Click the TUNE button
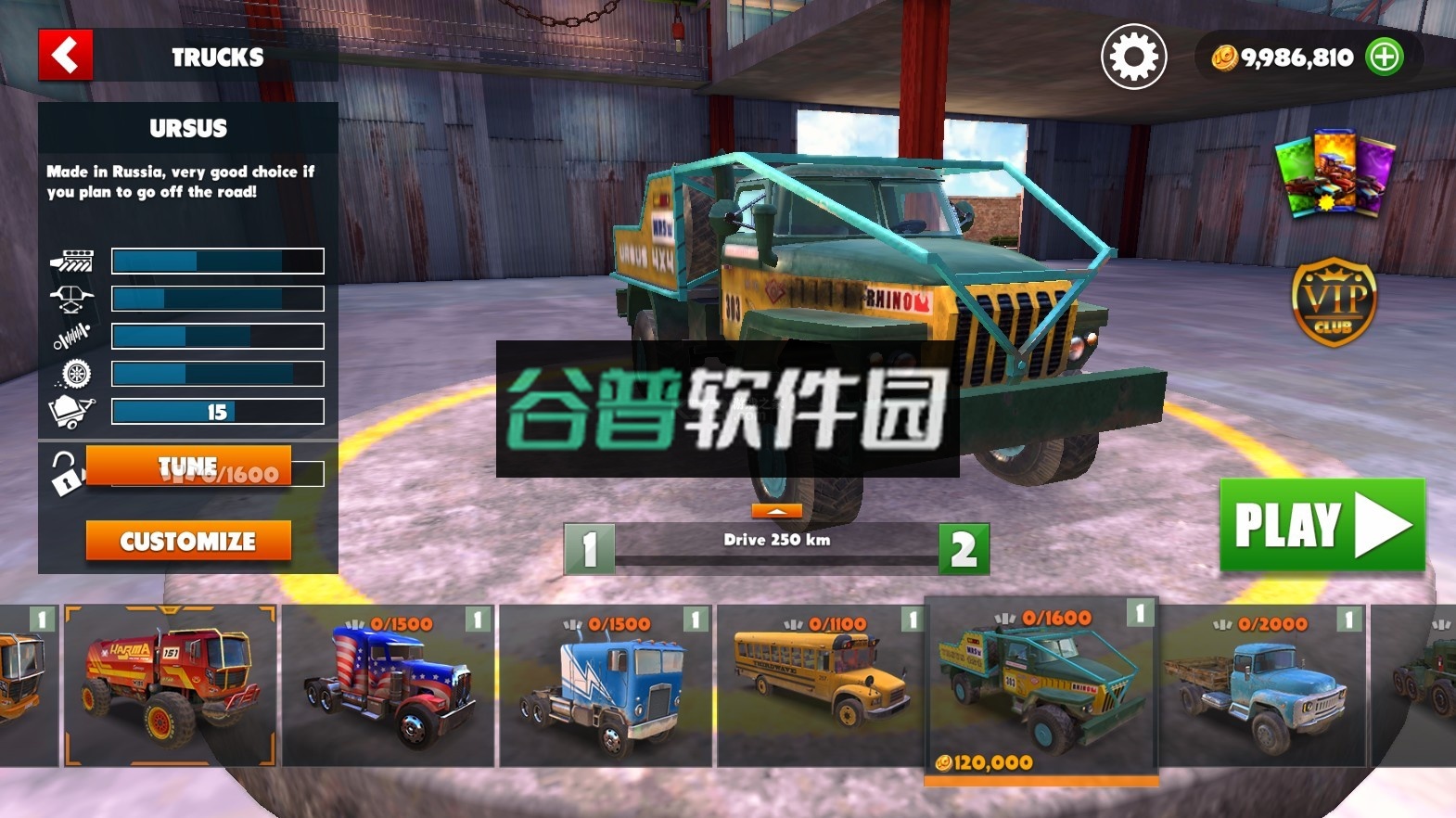This screenshot has width=1456, height=818. [x=187, y=464]
